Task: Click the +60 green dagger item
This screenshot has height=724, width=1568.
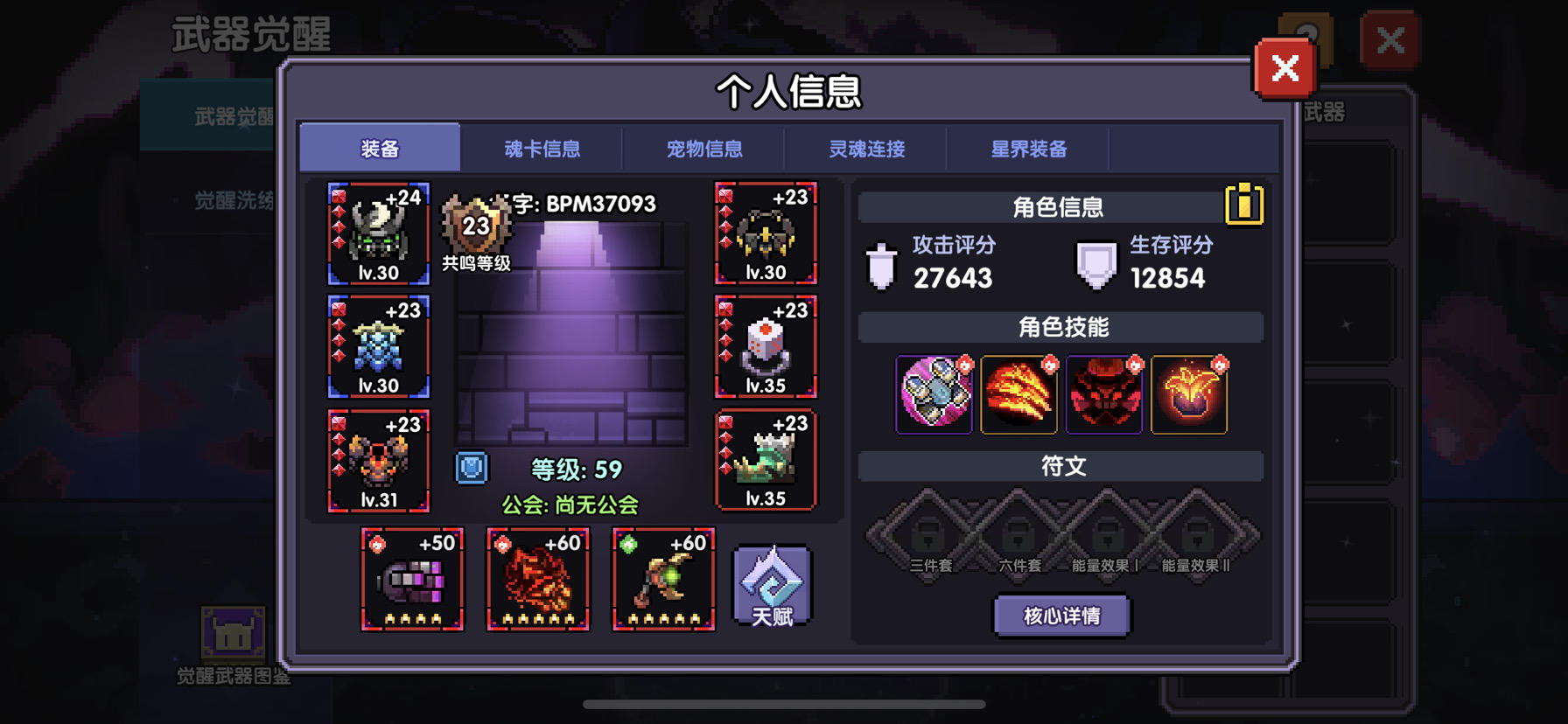Action: [662, 581]
